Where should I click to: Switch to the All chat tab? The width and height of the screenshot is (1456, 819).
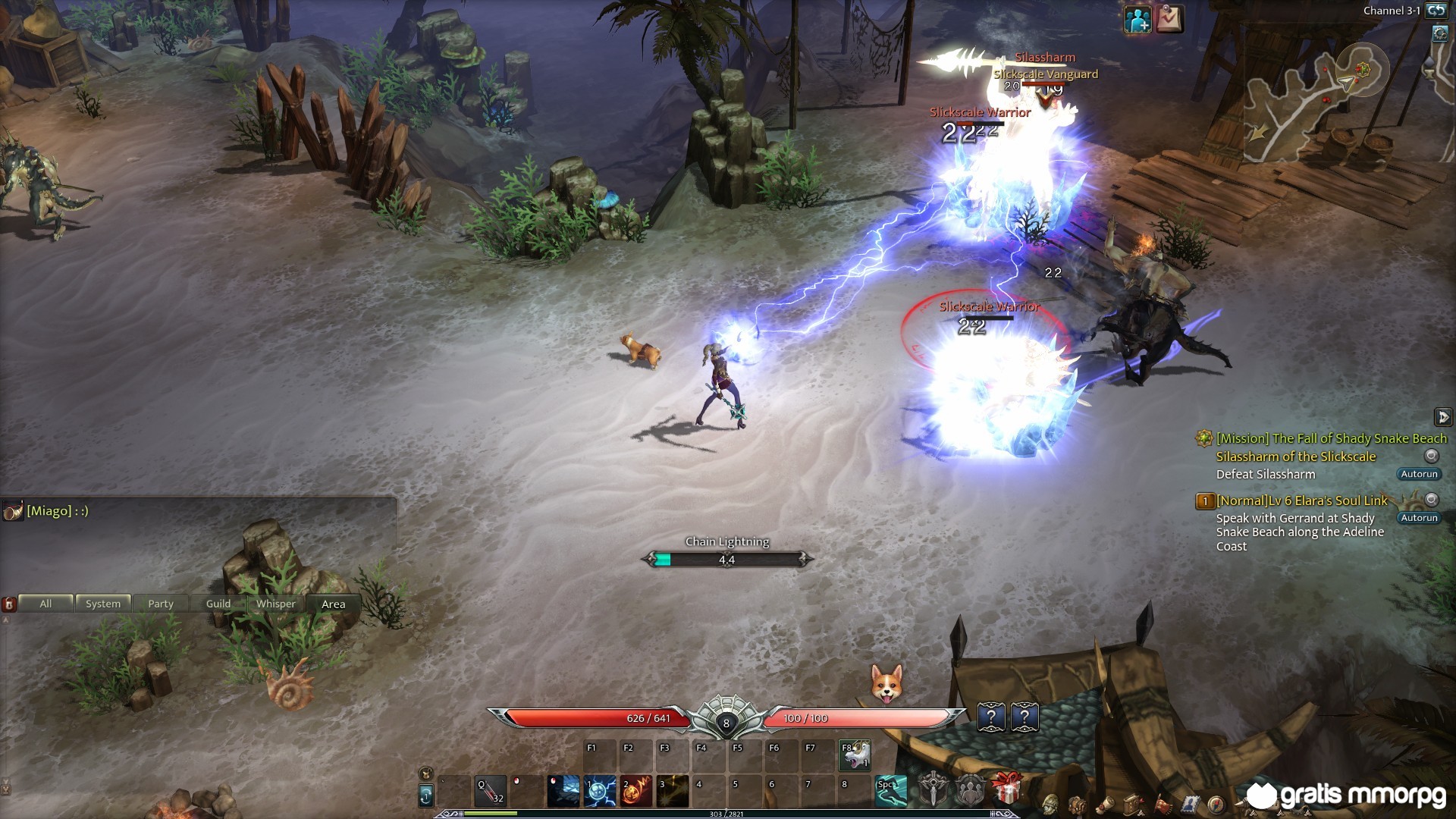click(x=45, y=604)
